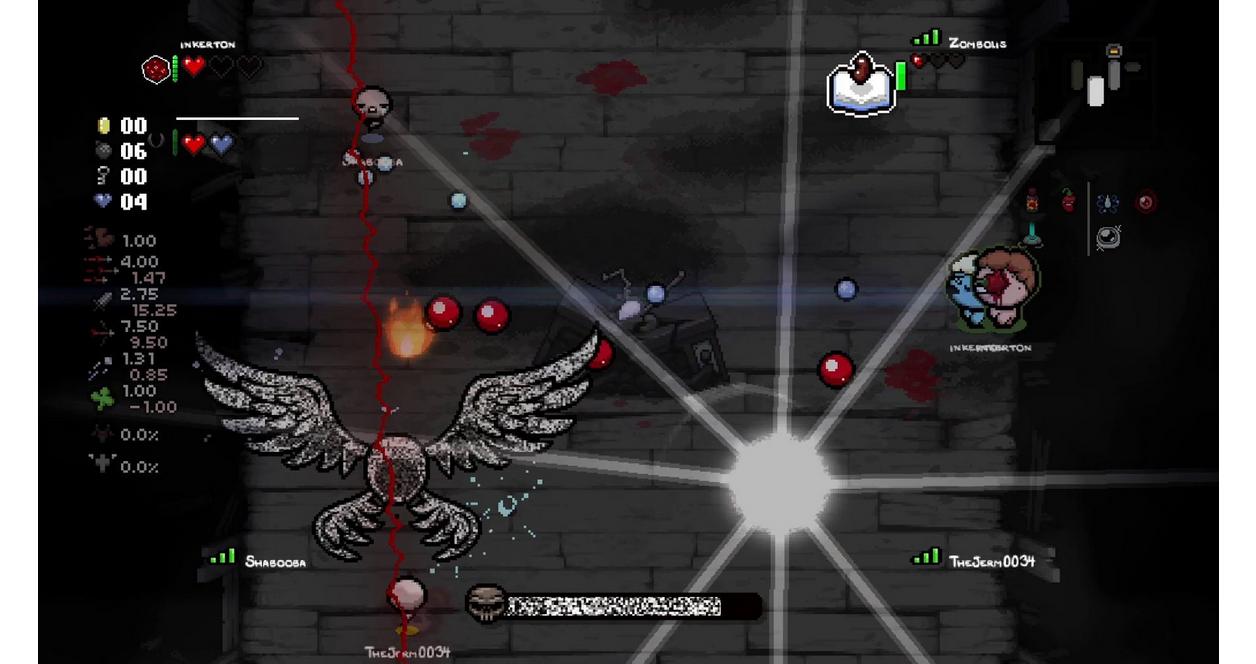Select the Shaboosa player label
Screen dimensions: 1256x664
point(275,562)
